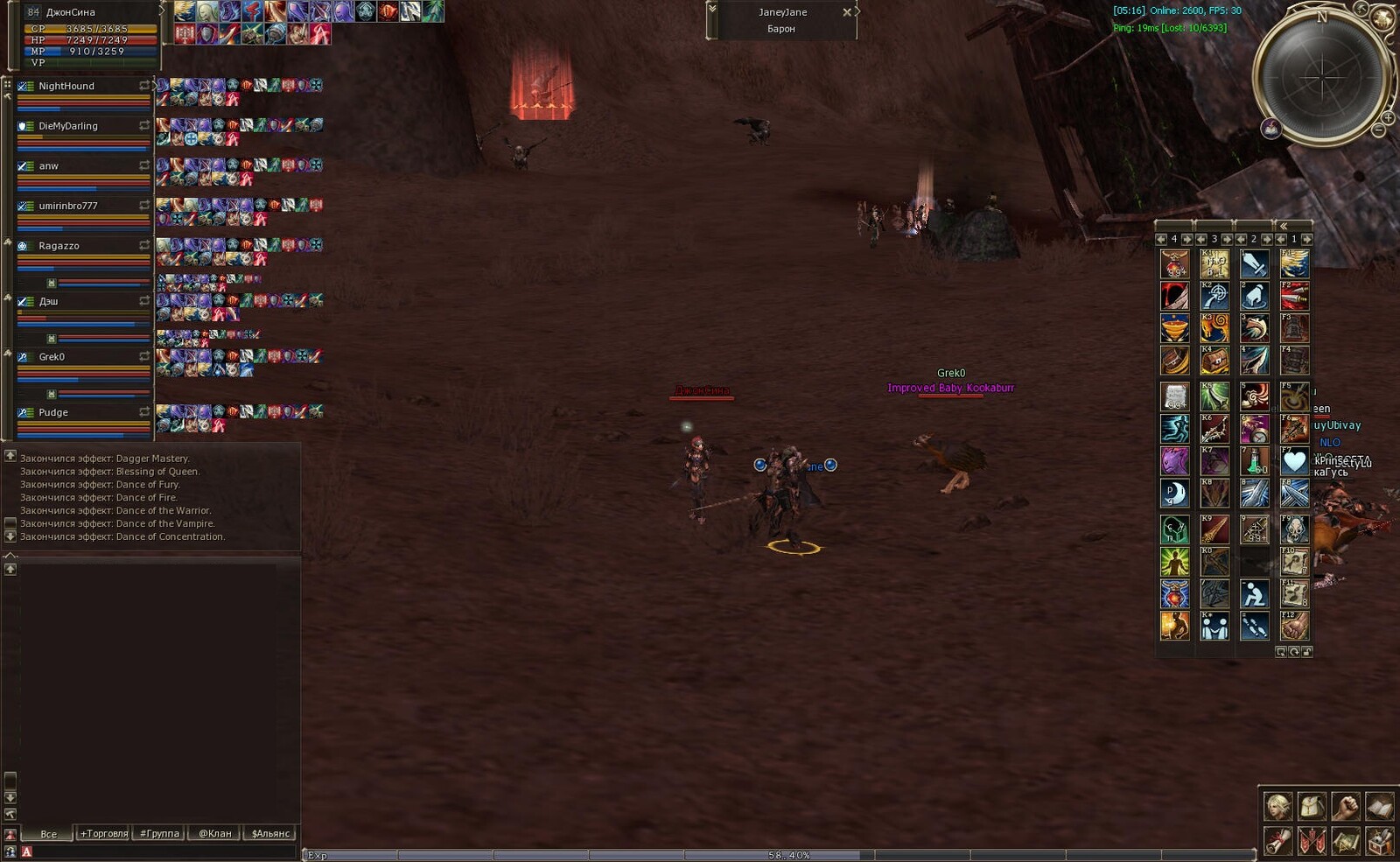Activate the sit/stand action icon
This screenshot has width=1400, height=862.
[x=1255, y=593]
